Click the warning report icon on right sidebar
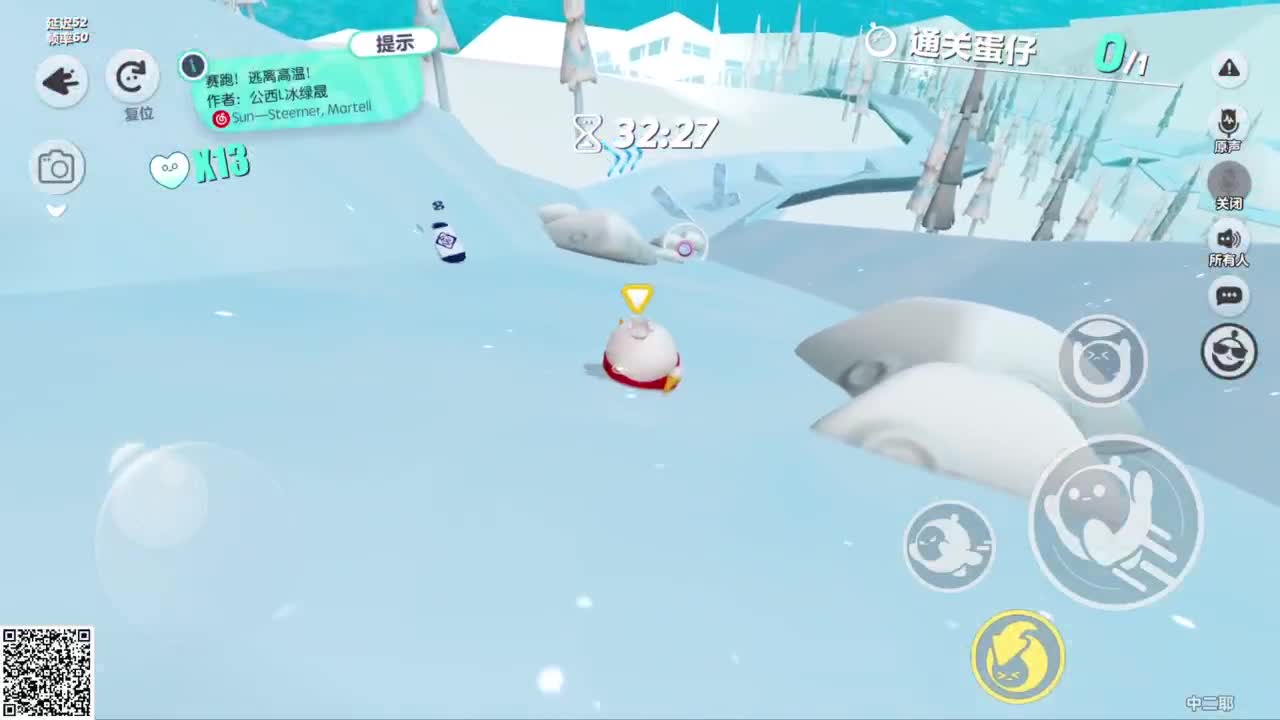Screen dimensions: 1280x720 coord(1229,69)
